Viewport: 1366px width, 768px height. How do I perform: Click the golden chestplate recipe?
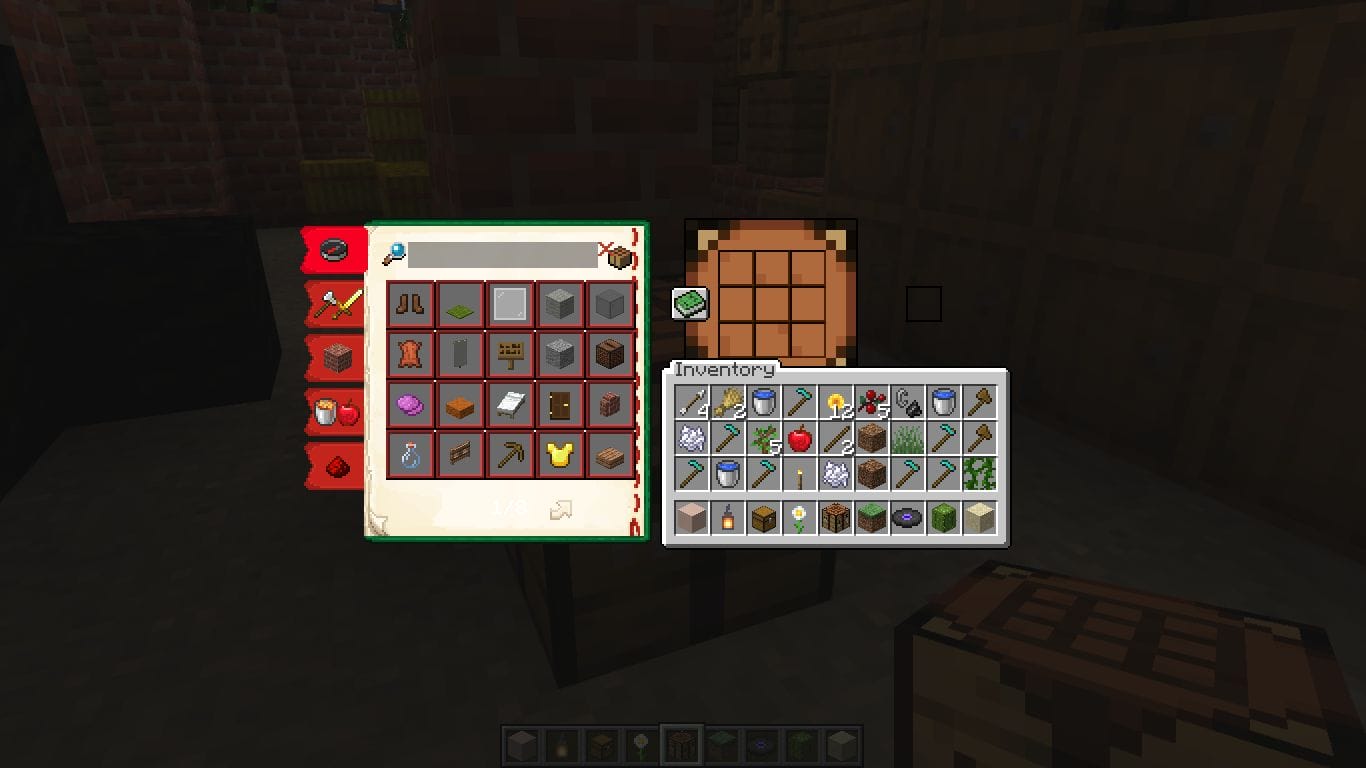pos(560,455)
